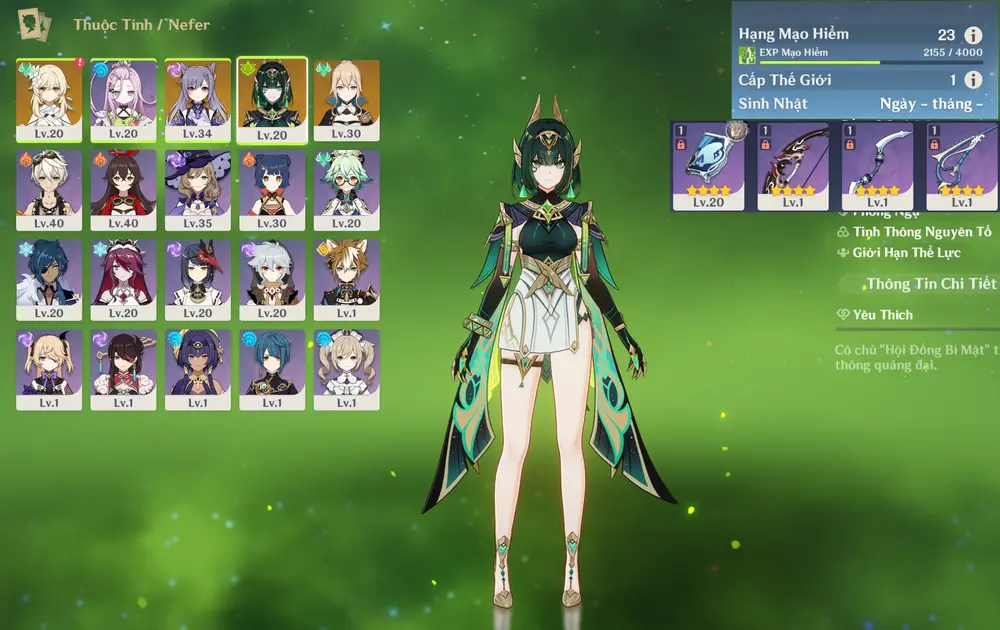
Task: Show info for Cấp Thế Giới
Action: tap(973, 80)
